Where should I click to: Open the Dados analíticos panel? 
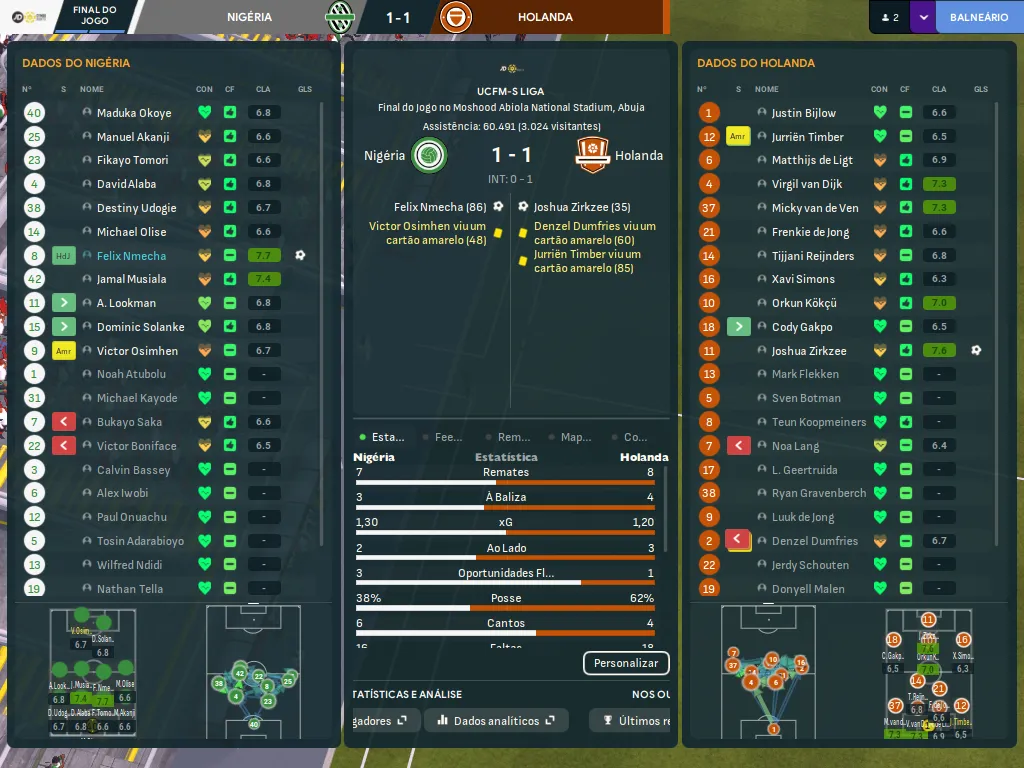pyautogui.click(x=496, y=720)
